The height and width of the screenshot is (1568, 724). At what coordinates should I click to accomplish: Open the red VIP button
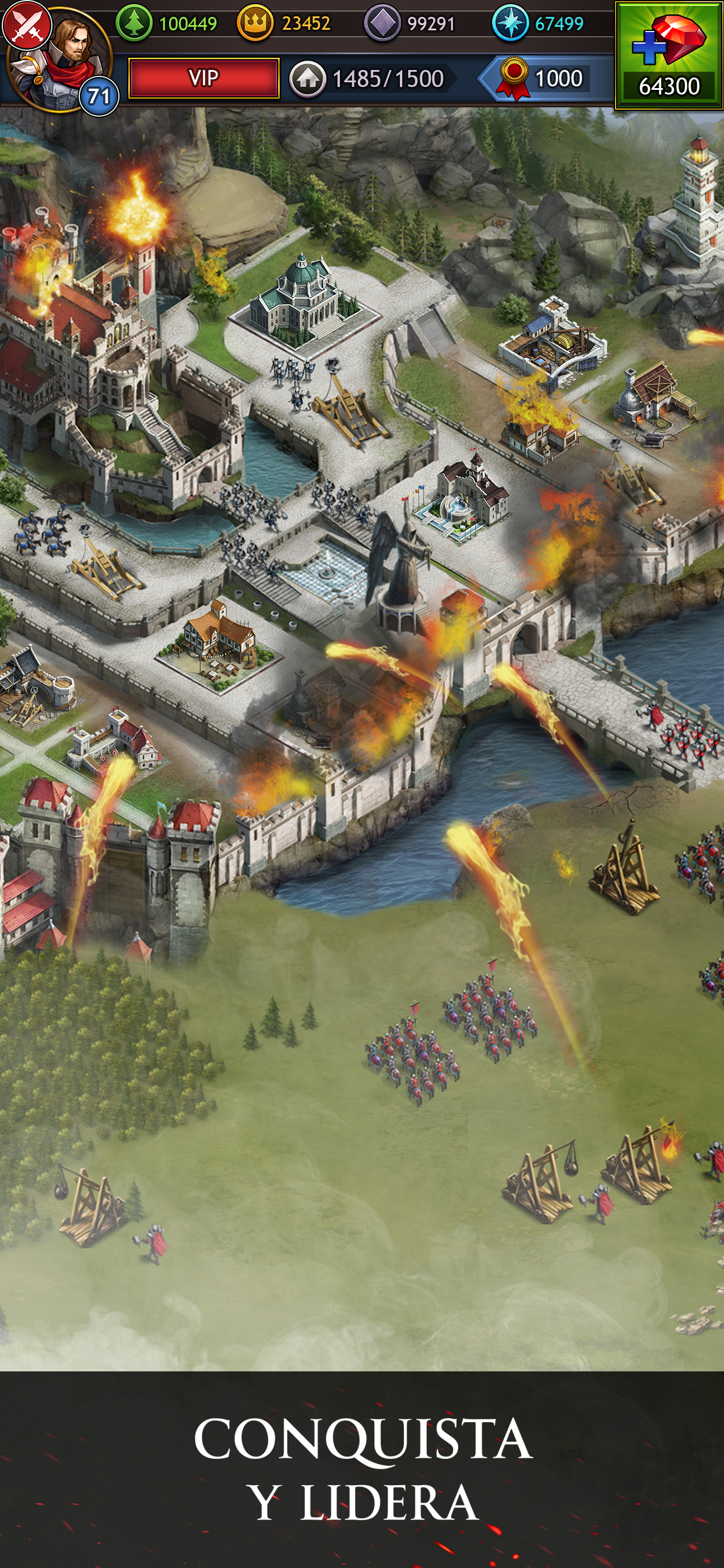click(x=204, y=78)
